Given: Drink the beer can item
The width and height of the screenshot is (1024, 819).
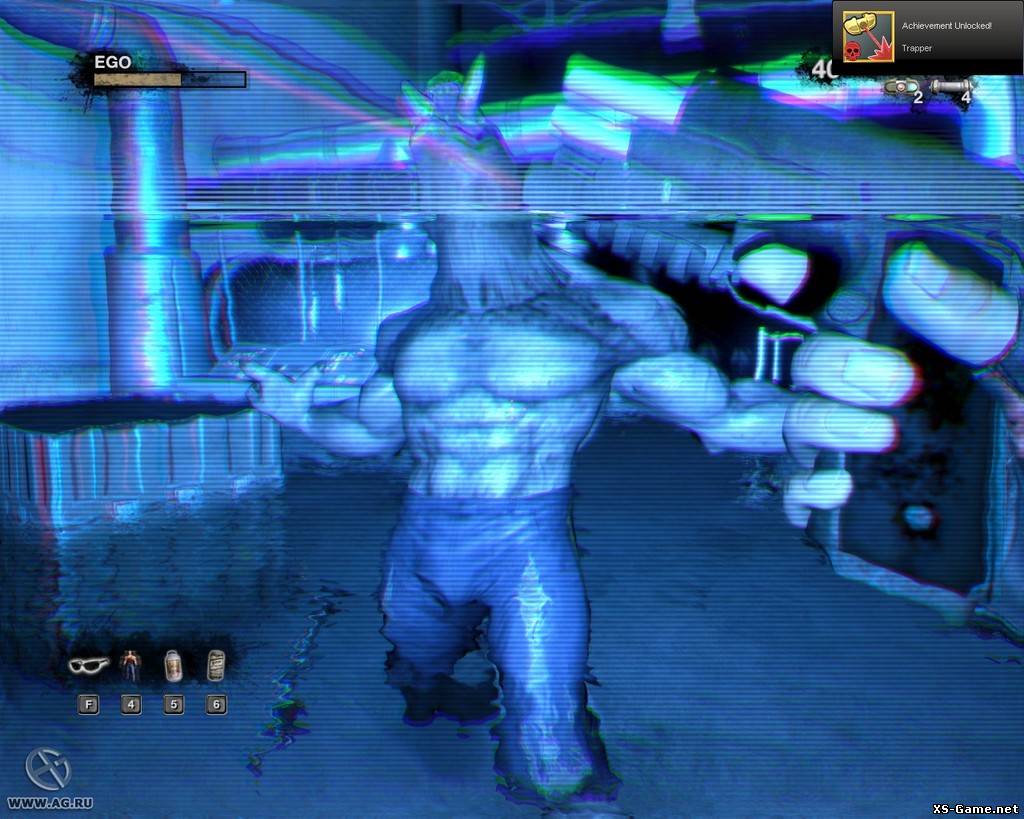Looking at the screenshot, I should (x=215, y=664).
